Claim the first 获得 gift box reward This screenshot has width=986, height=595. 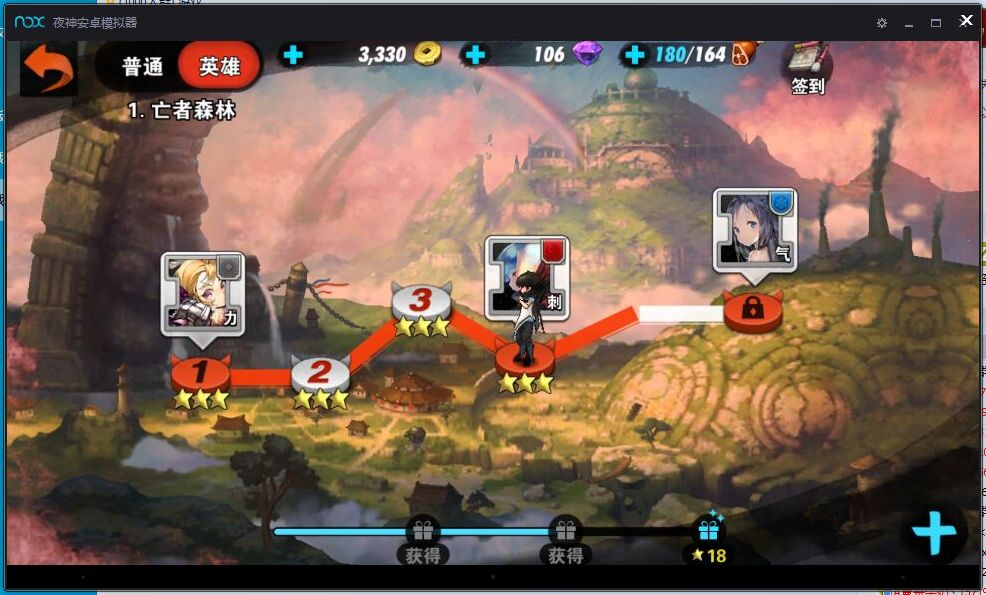click(423, 540)
